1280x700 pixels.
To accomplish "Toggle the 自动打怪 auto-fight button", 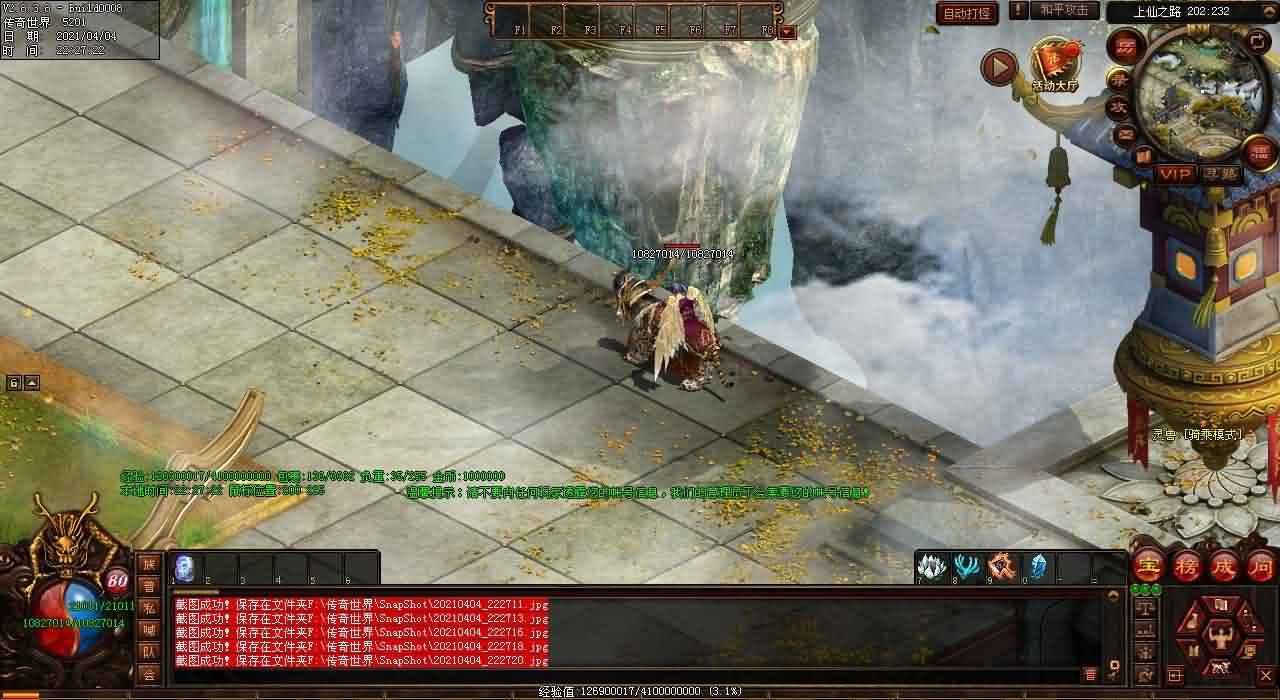I will pyautogui.click(x=968, y=13).
